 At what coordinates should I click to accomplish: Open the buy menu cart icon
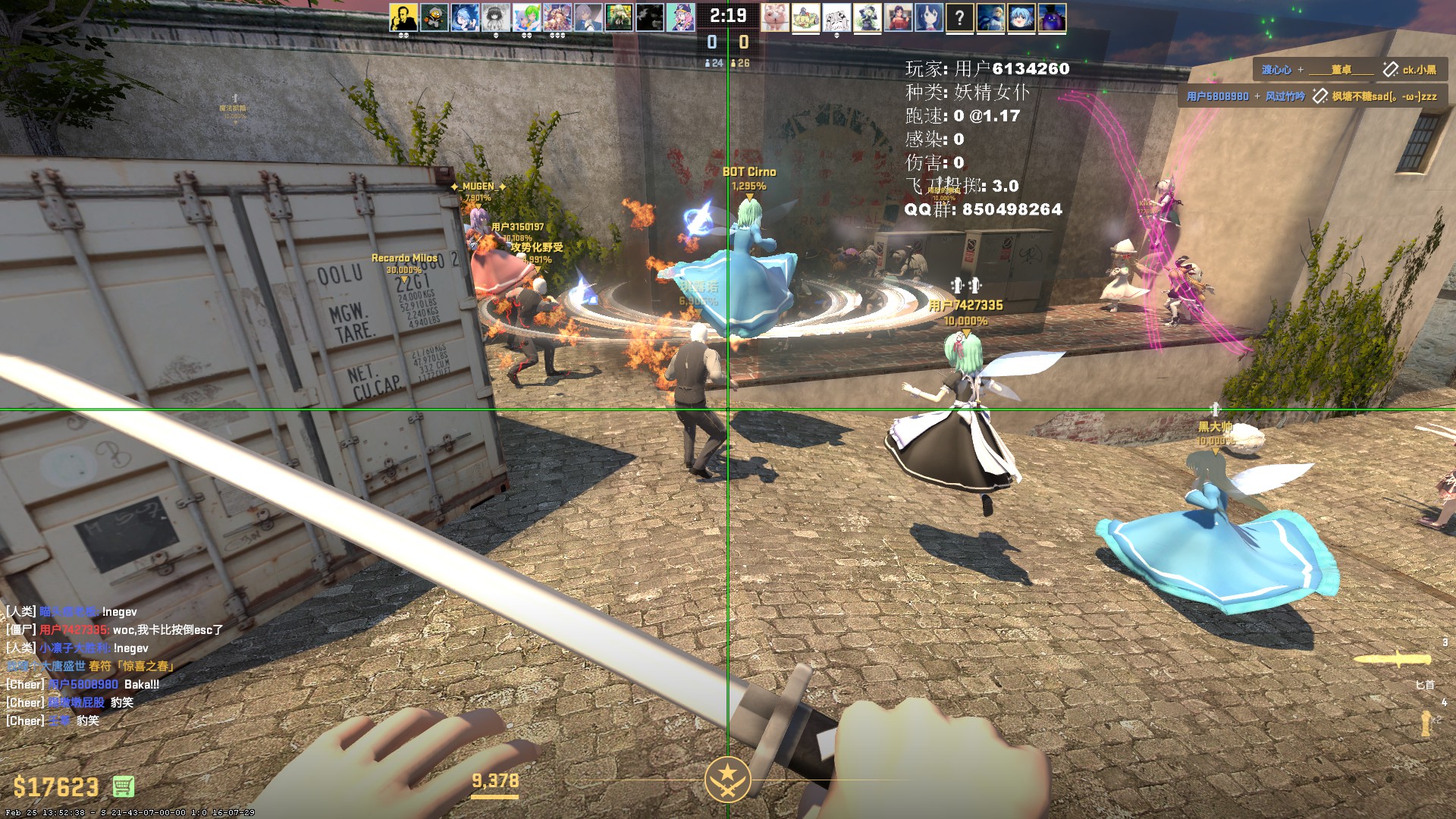[124, 786]
